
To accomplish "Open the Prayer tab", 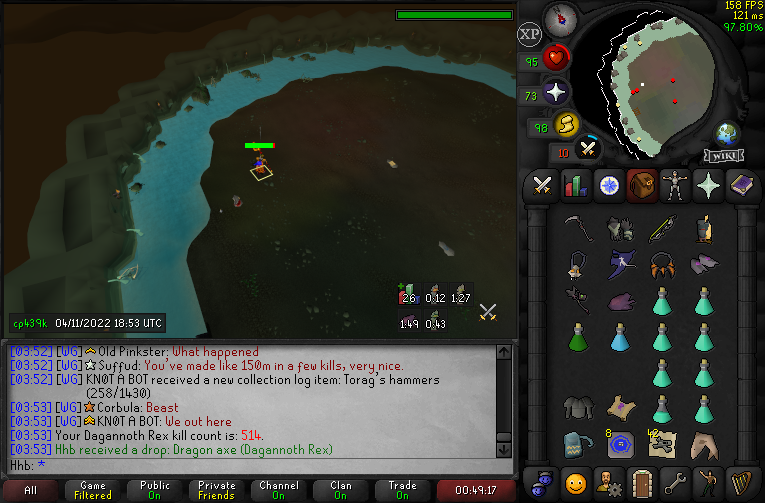I will [x=707, y=186].
